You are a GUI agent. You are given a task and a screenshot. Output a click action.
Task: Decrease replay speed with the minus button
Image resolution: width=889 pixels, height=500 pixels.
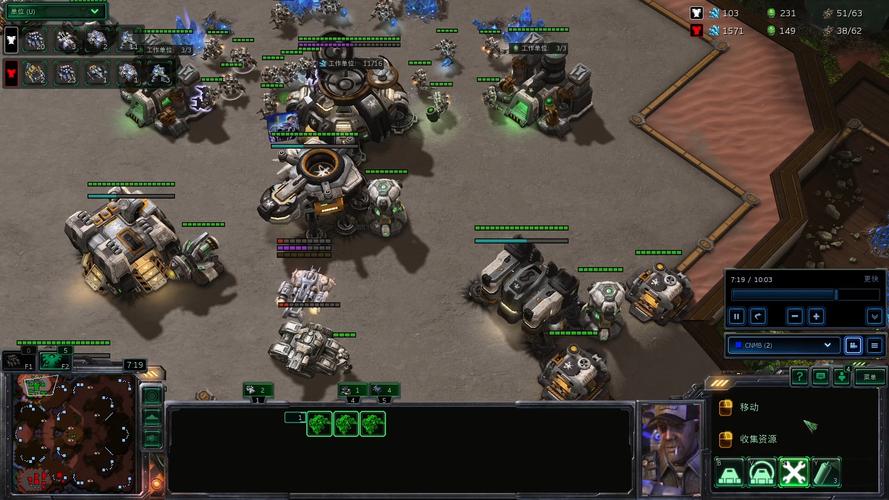coord(794,316)
